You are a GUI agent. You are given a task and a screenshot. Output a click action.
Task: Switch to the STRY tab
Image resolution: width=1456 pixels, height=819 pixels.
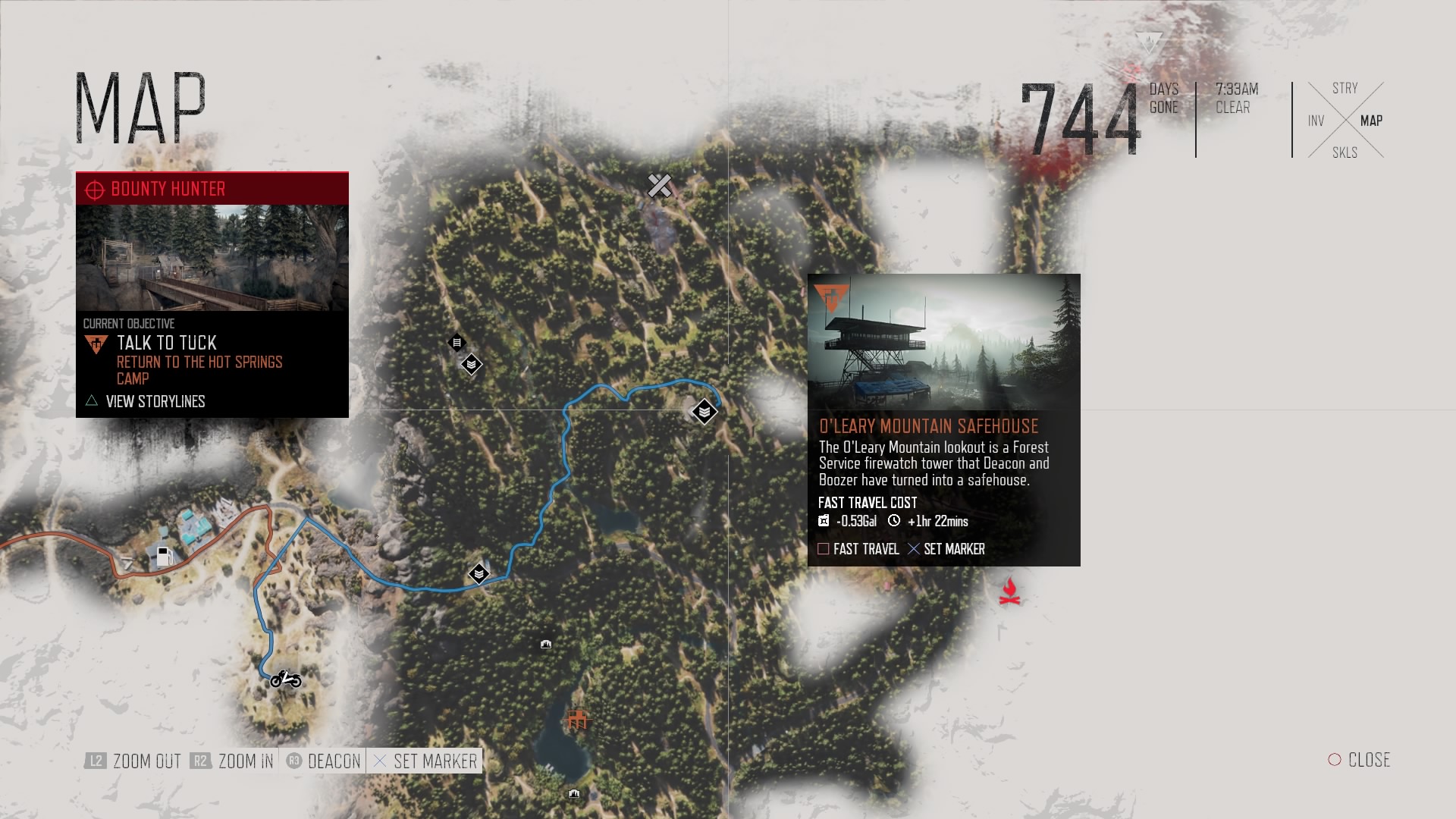(x=1345, y=89)
